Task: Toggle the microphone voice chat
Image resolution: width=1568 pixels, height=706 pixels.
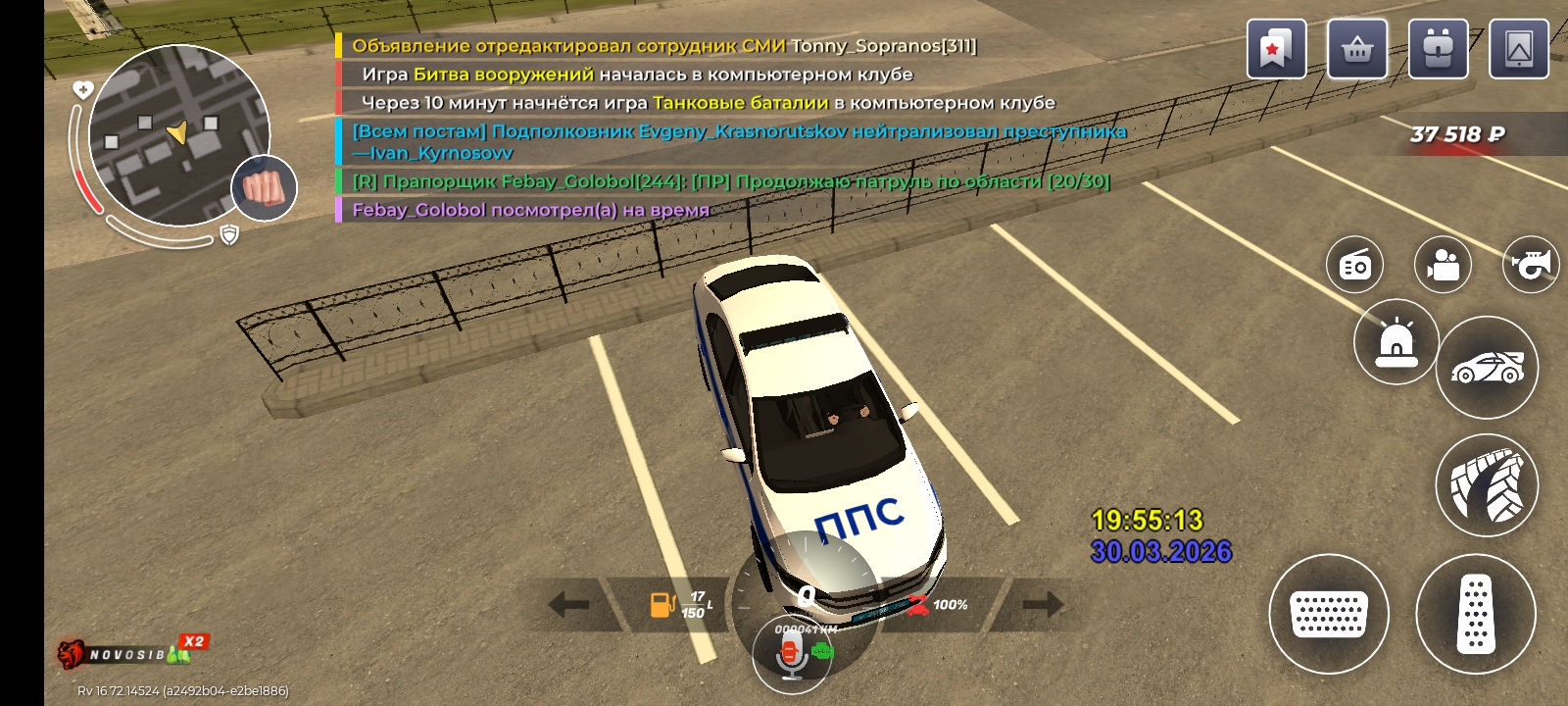Action: (x=792, y=655)
